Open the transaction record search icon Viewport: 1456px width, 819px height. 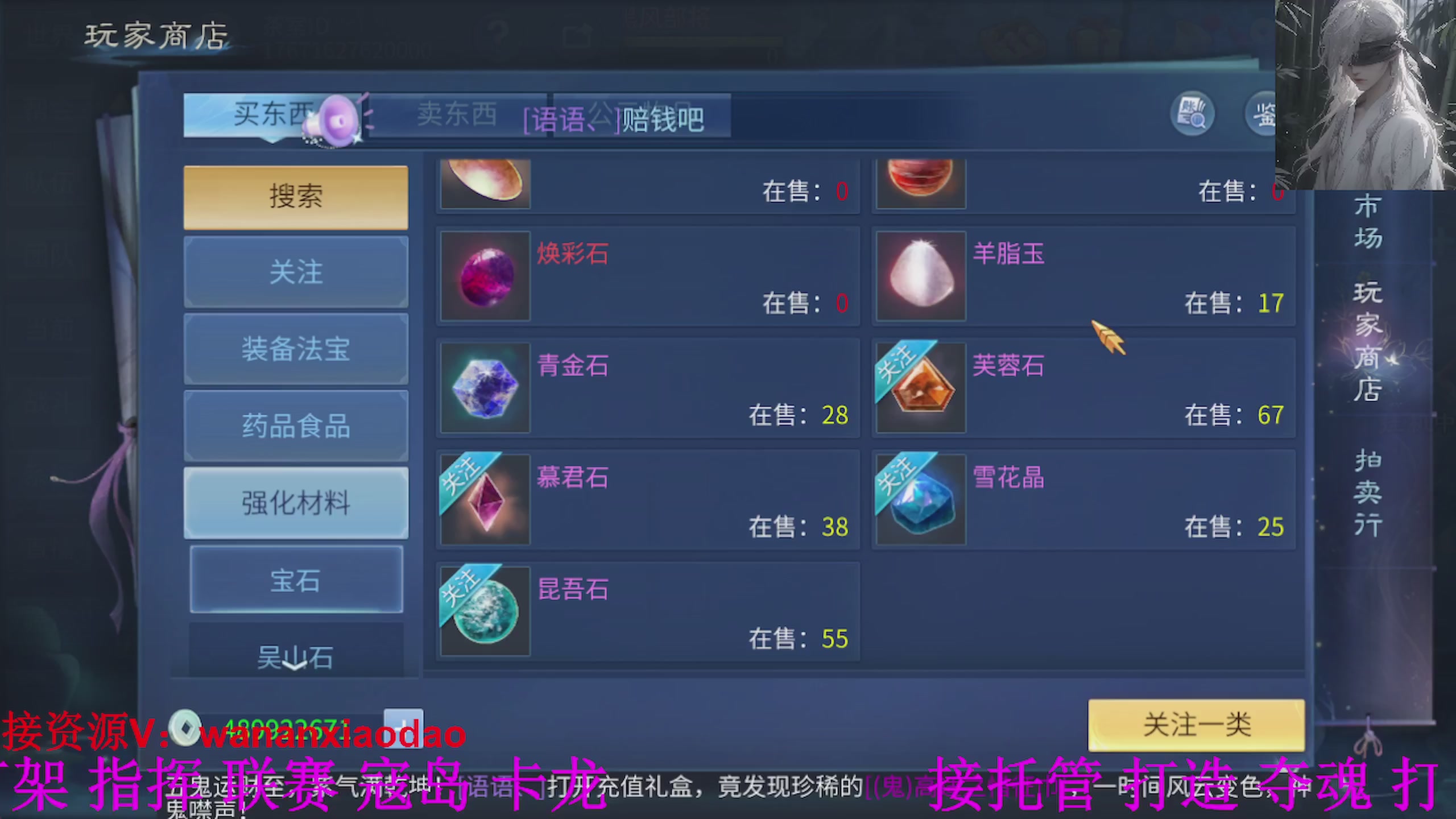1193,114
